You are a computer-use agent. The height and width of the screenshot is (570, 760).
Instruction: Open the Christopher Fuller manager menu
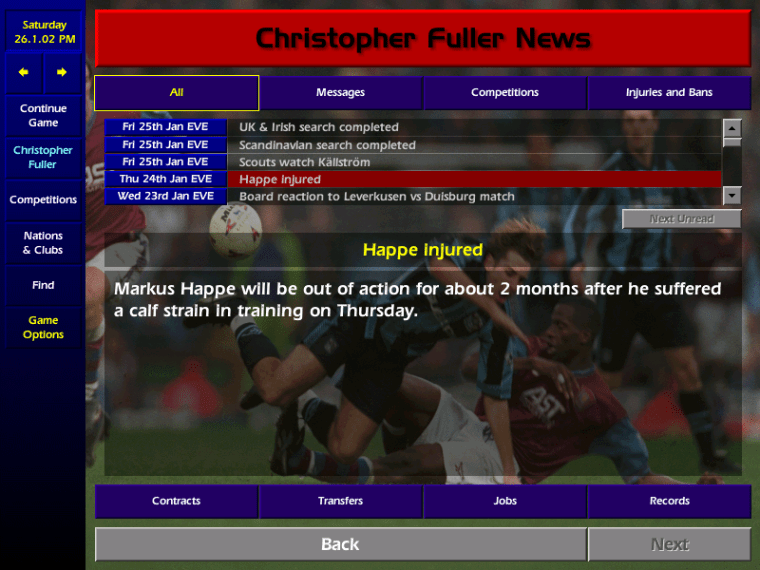point(43,157)
